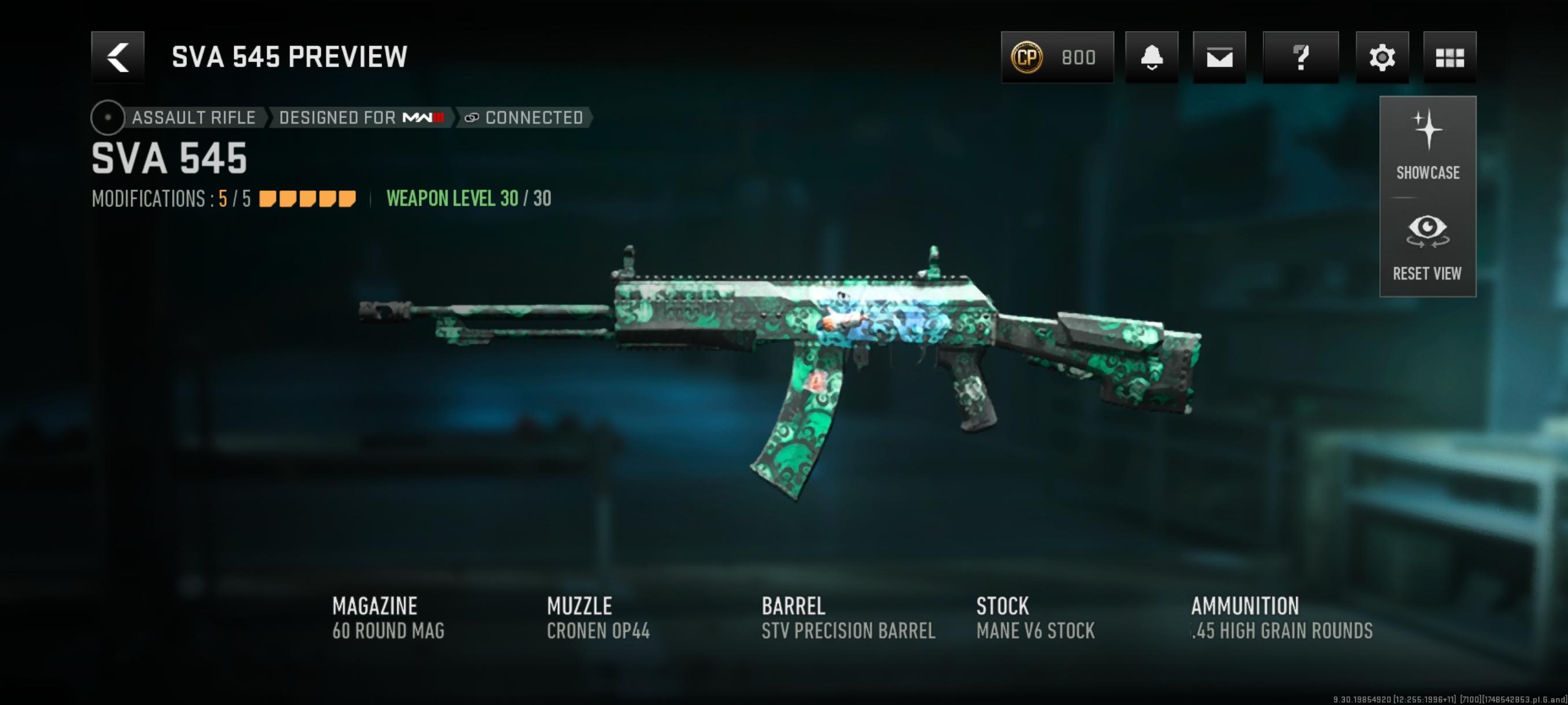
Task: Select the Mane V6 Stock attachment
Action: [x=1035, y=618]
